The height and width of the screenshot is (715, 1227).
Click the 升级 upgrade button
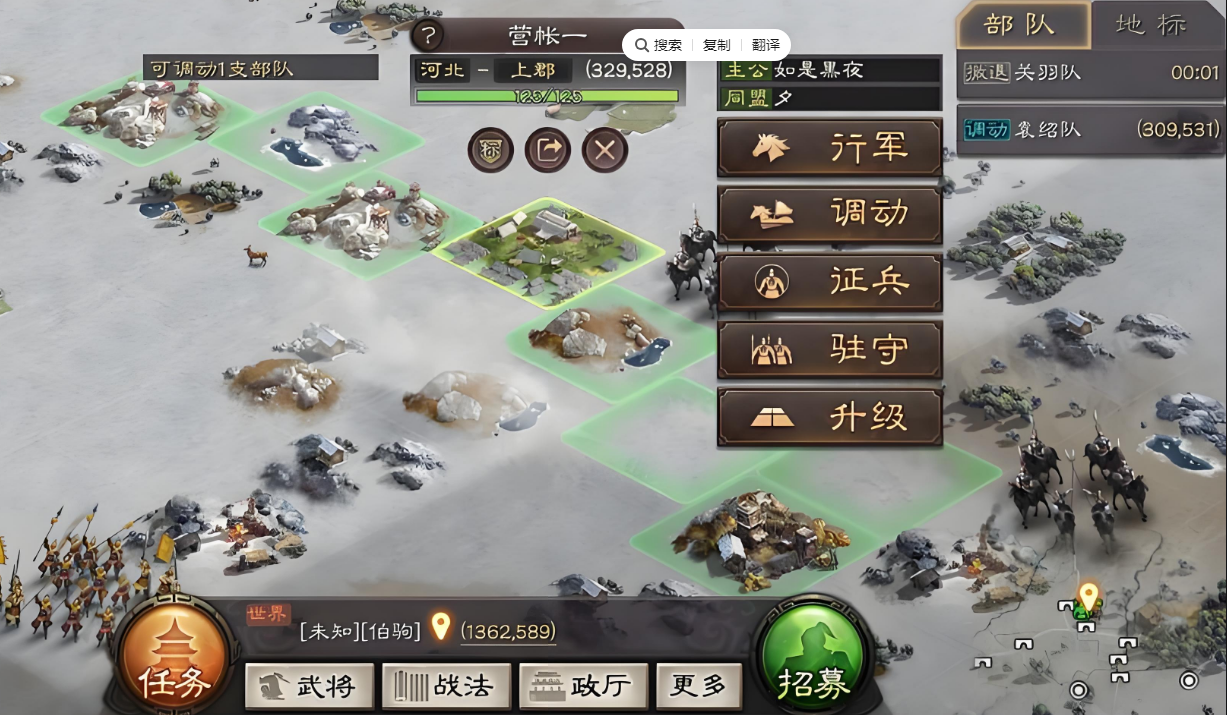point(829,418)
